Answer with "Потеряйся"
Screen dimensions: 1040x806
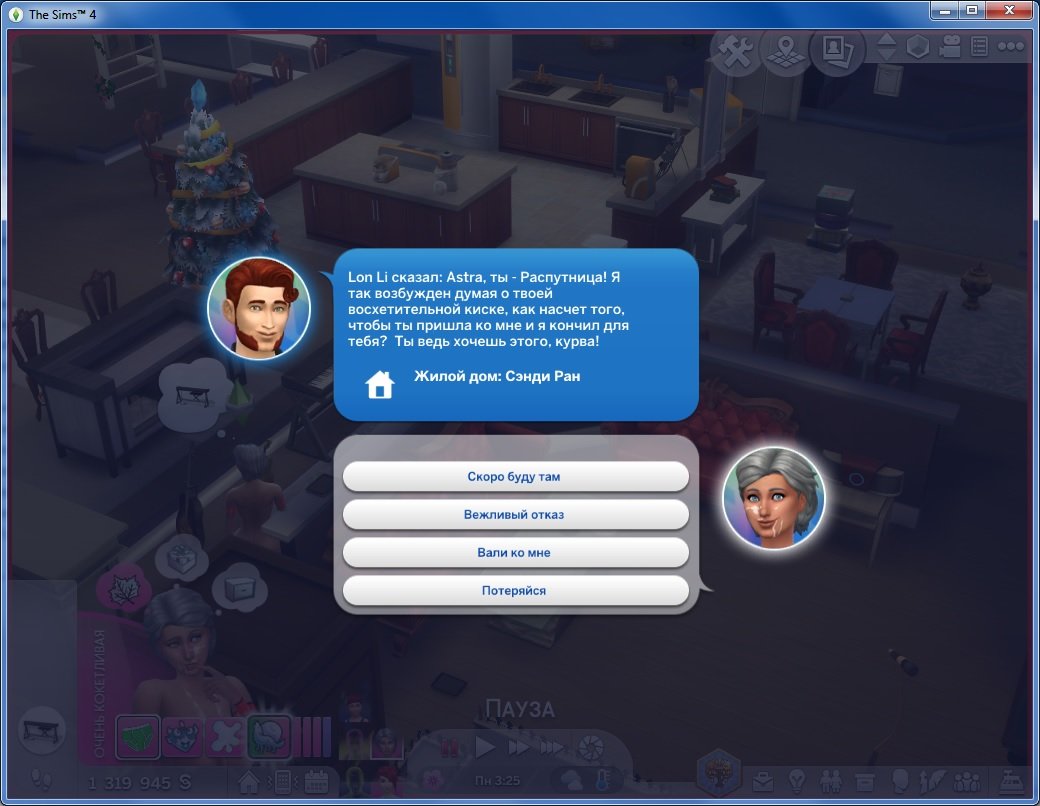[515, 591]
